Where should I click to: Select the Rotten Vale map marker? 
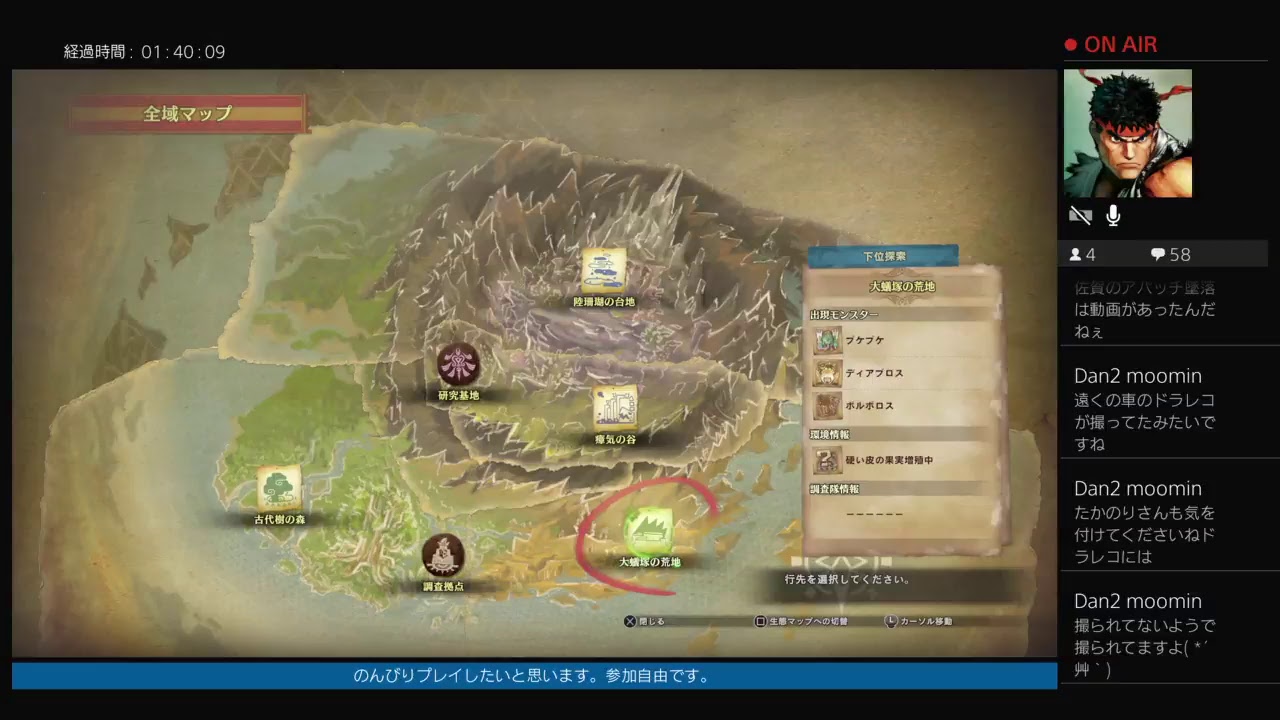[x=615, y=408]
